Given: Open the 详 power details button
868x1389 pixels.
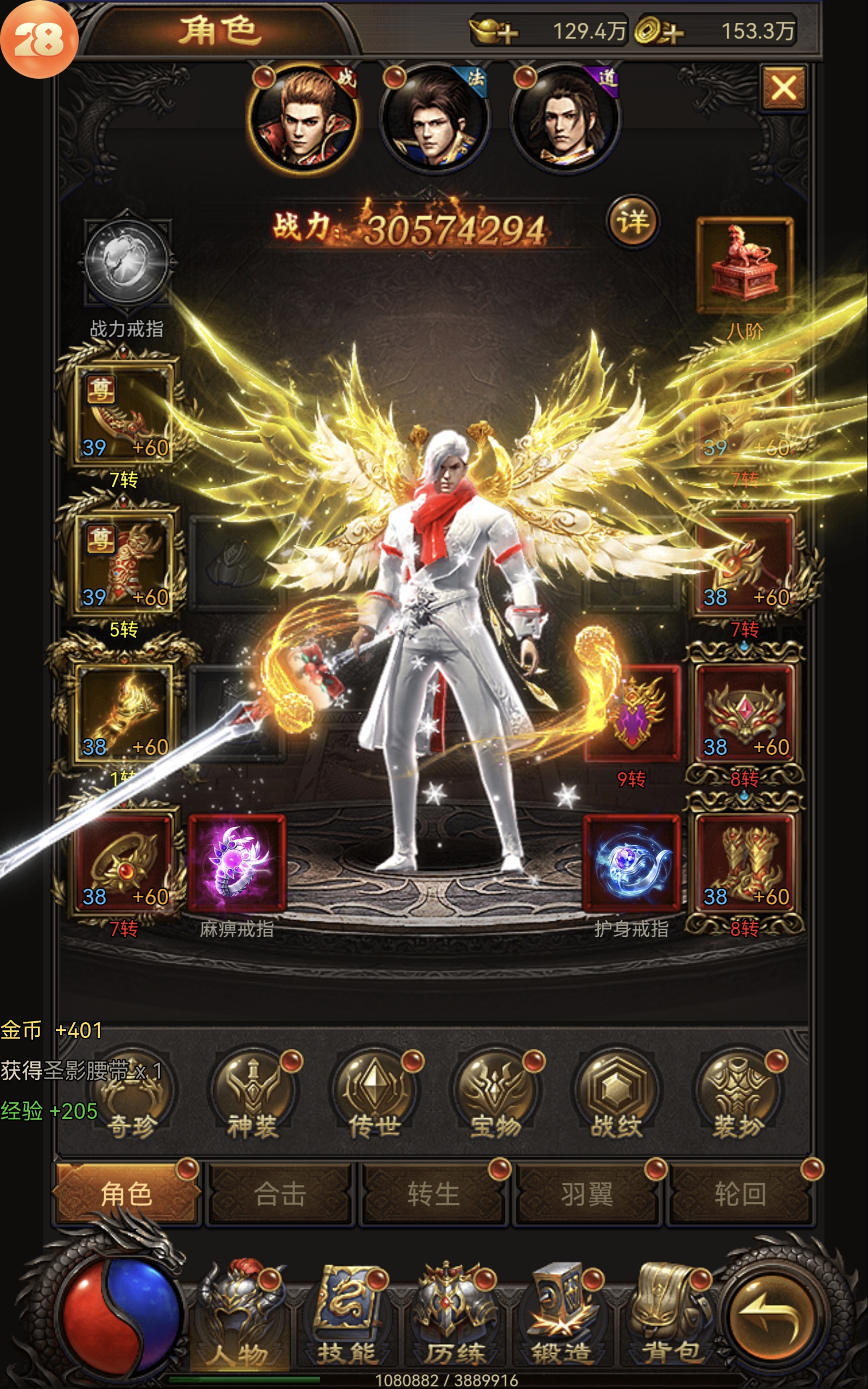Looking at the screenshot, I should pos(633,221).
